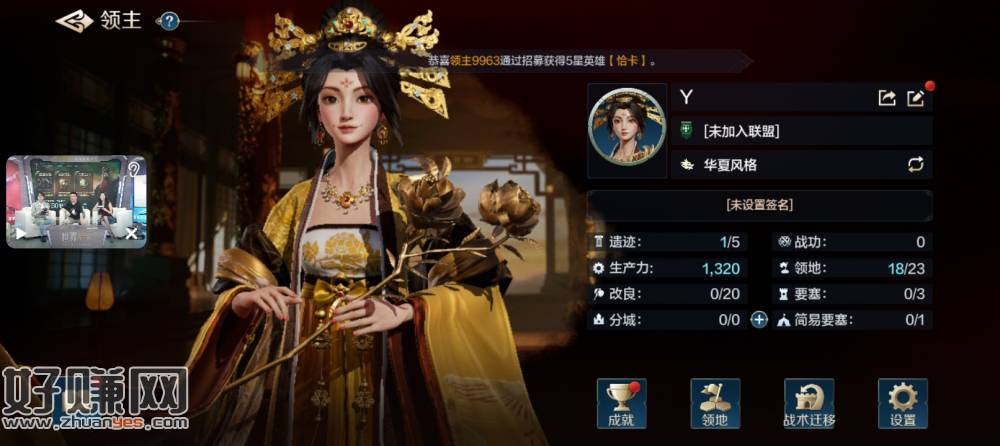Add a sub-city with the plus button
This screenshot has width=1000, height=446.
(759, 320)
